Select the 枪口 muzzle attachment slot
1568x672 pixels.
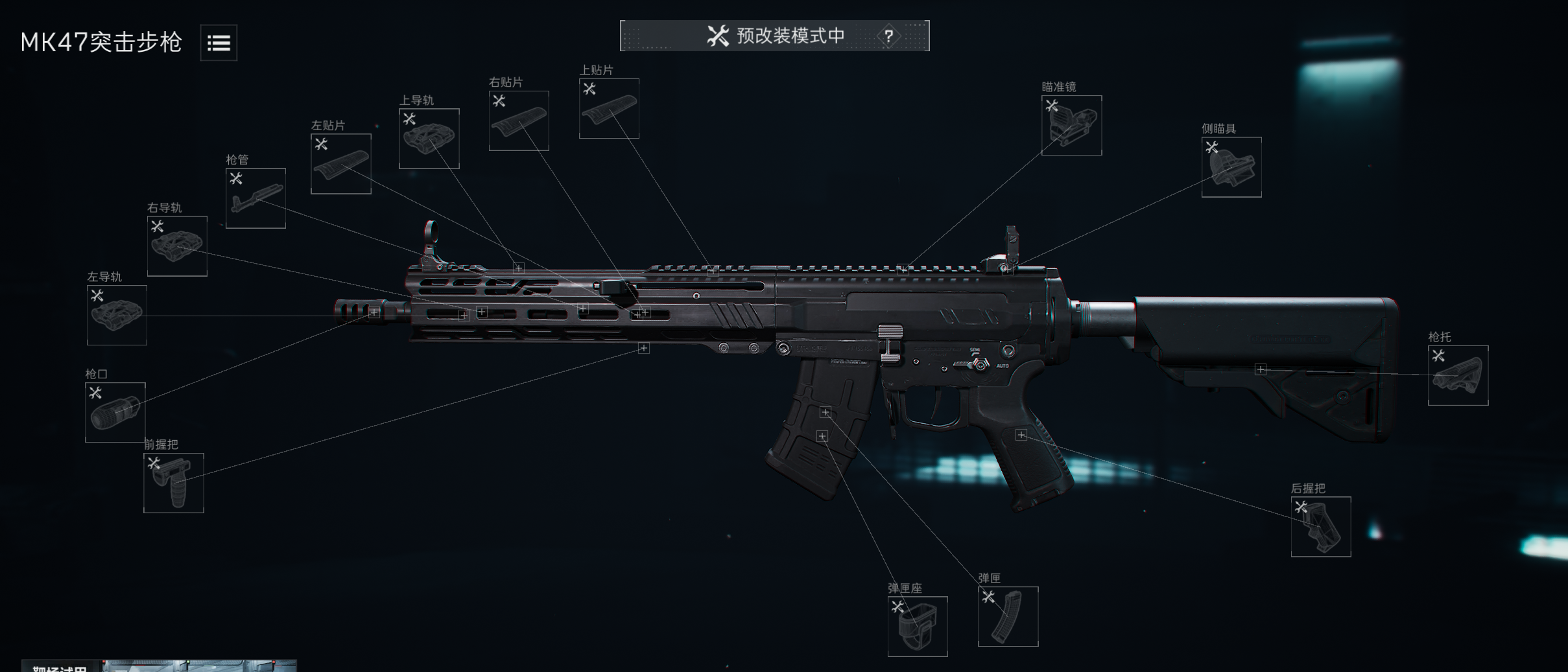pyautogui.click(x=115, y=413)
